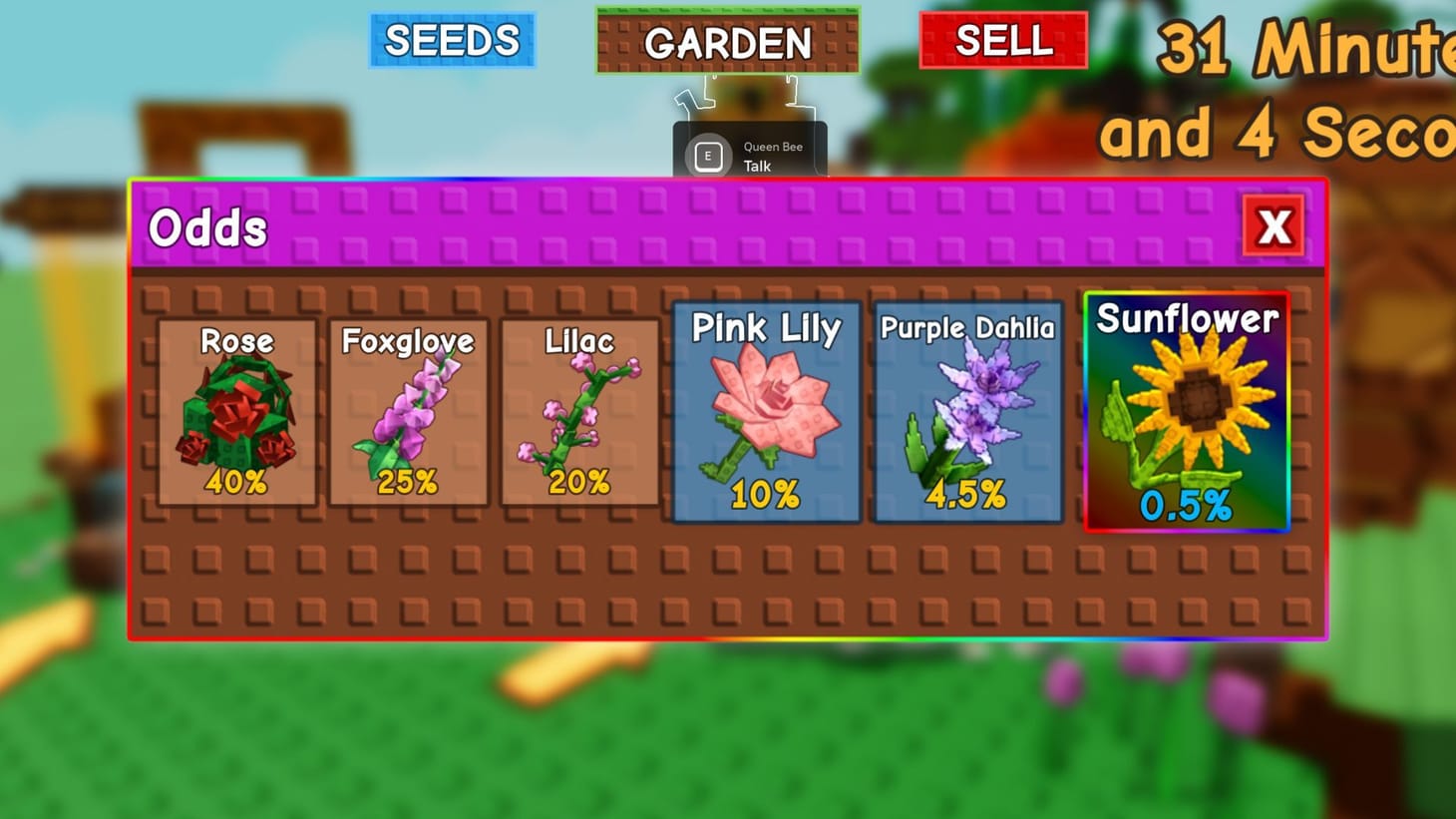Click the Odds title bar
The height and width of the screenshot is (819, 1456).
click(x=209, y=227)
